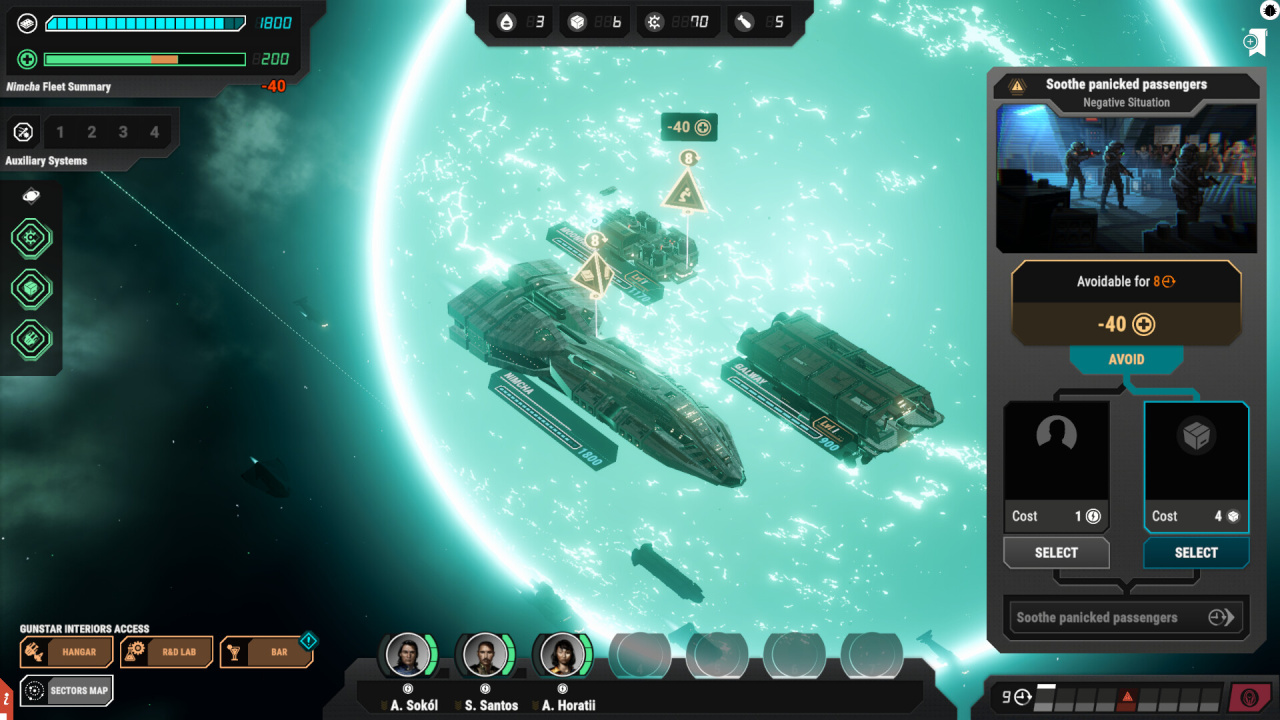Click the crate octagon icon in left panel

coord(31,288)
